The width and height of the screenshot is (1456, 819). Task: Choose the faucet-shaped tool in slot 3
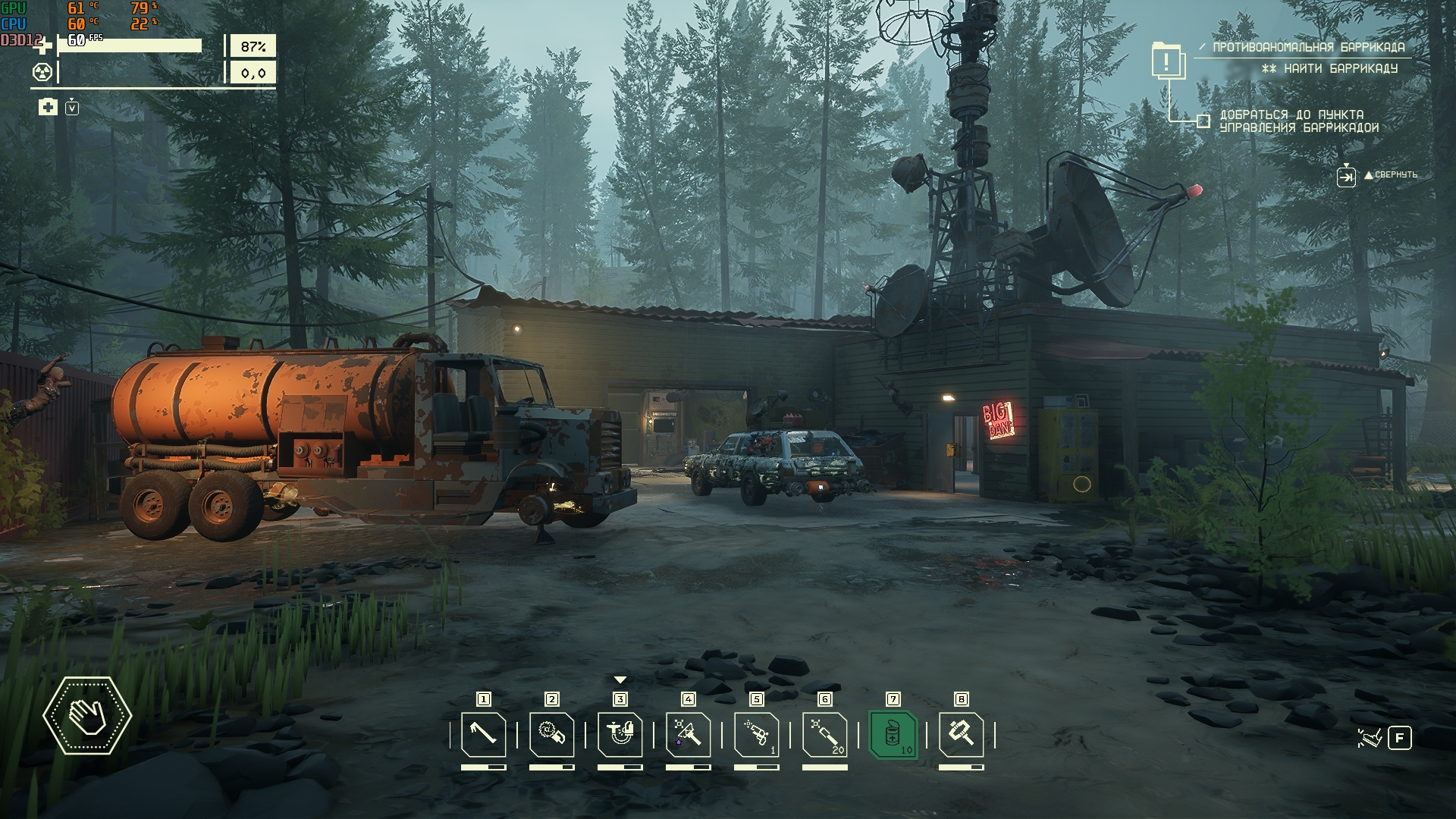[620, 734]
